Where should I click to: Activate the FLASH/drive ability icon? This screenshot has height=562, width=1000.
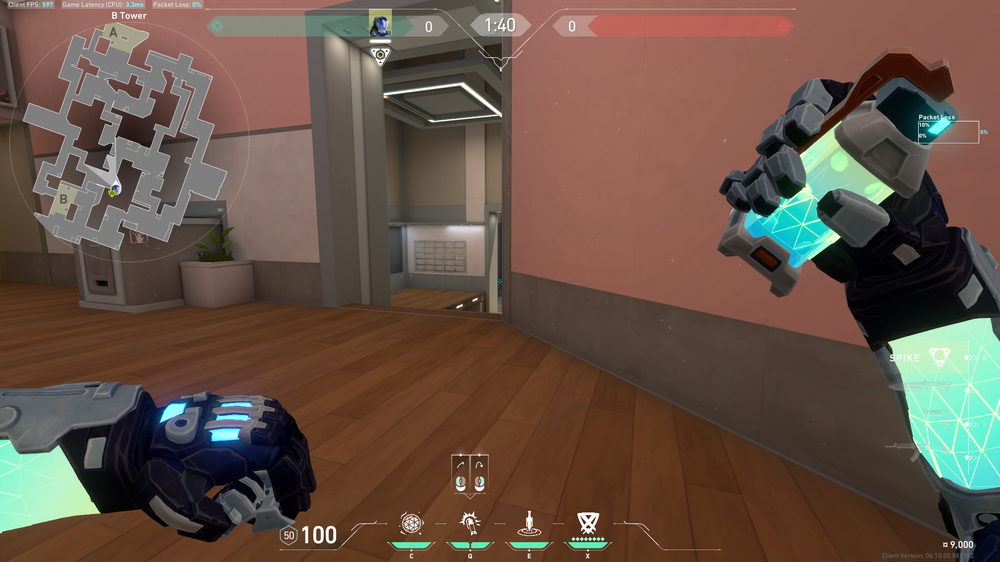[468, 522]
